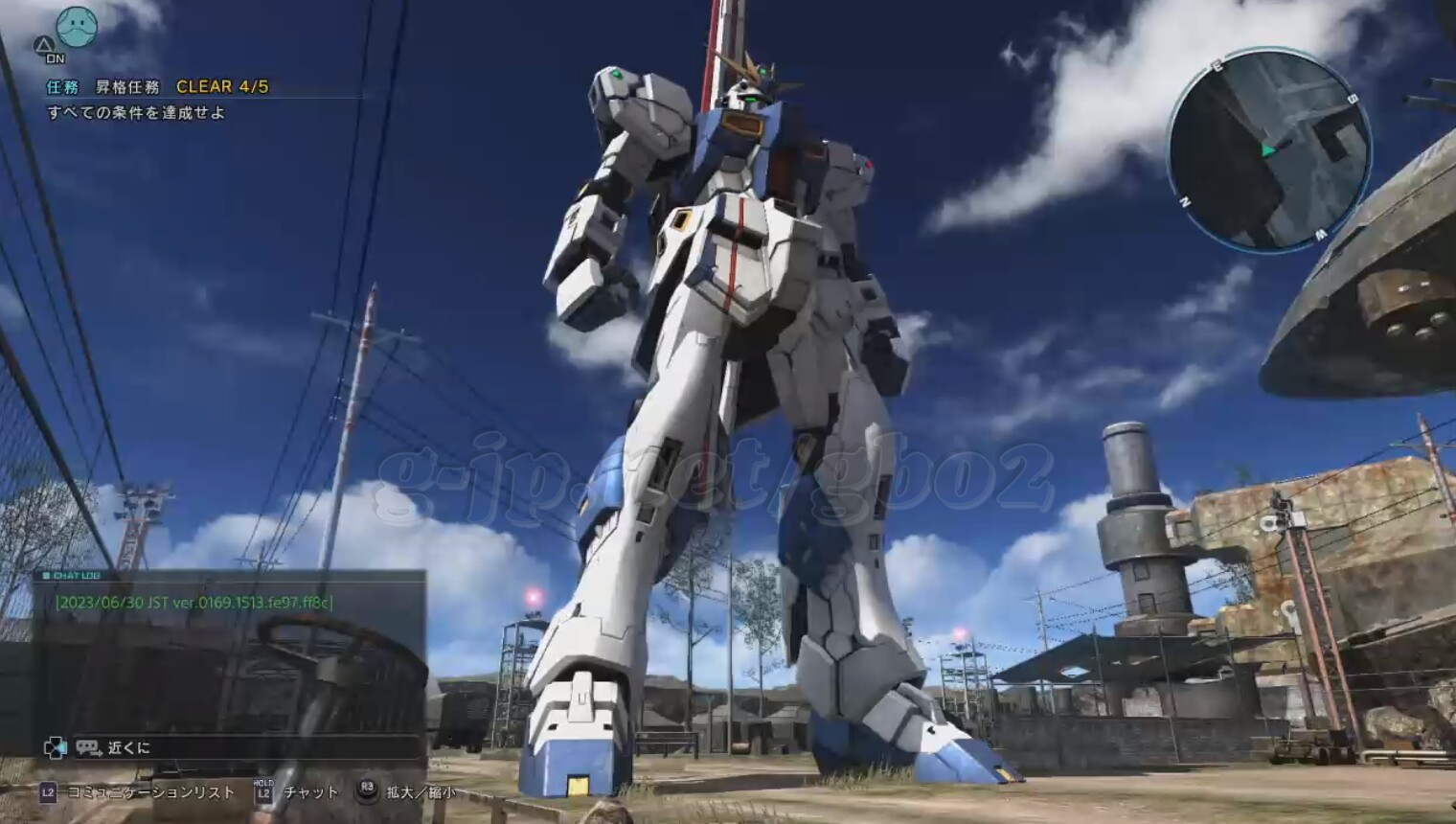Viewport: 1456px width, 824px height.
Task: Click the circular minimap
Action: coord(1268,149)
